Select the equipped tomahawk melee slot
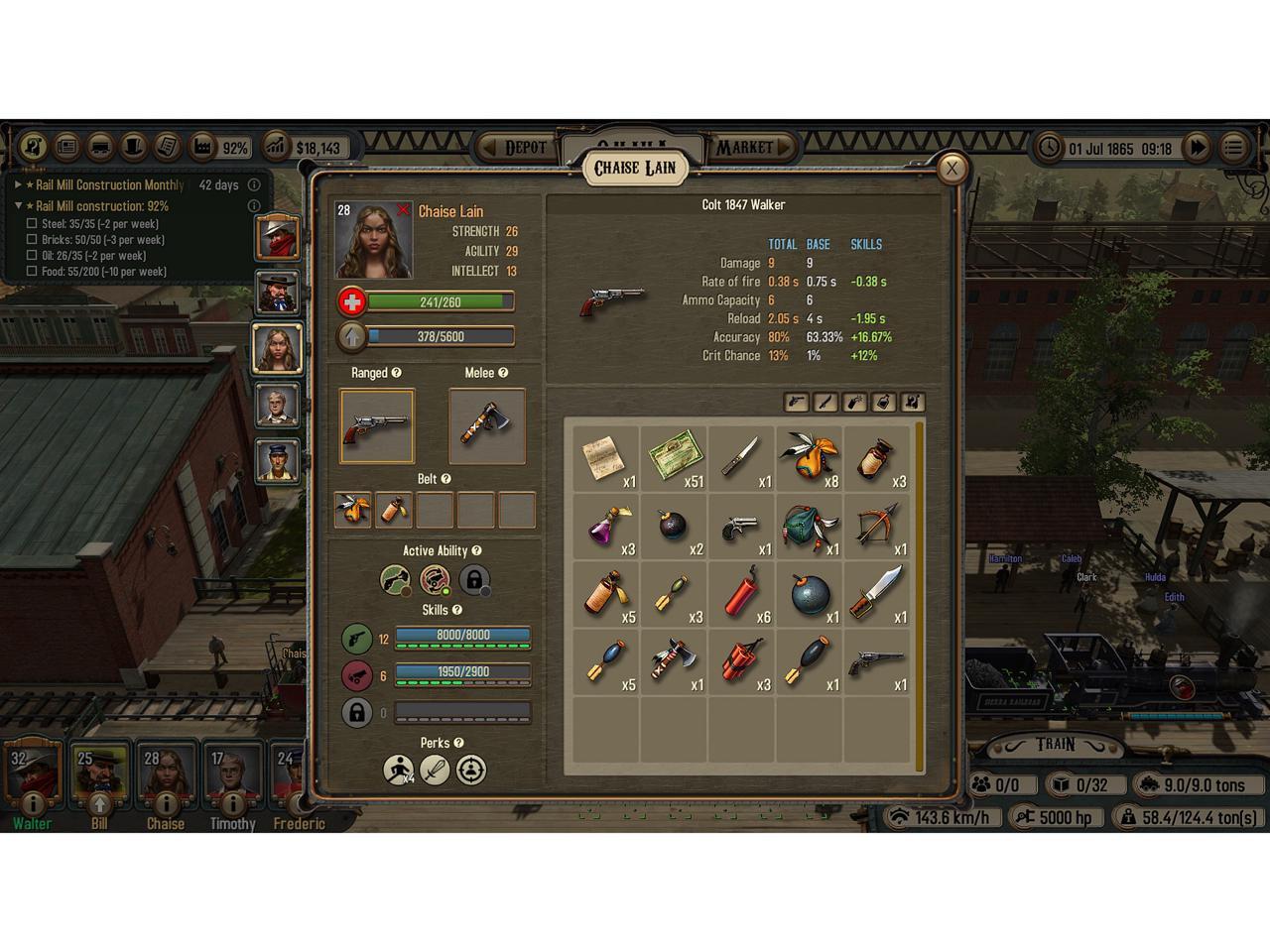This screenshot has height=952, width=1270. [487, 426]
